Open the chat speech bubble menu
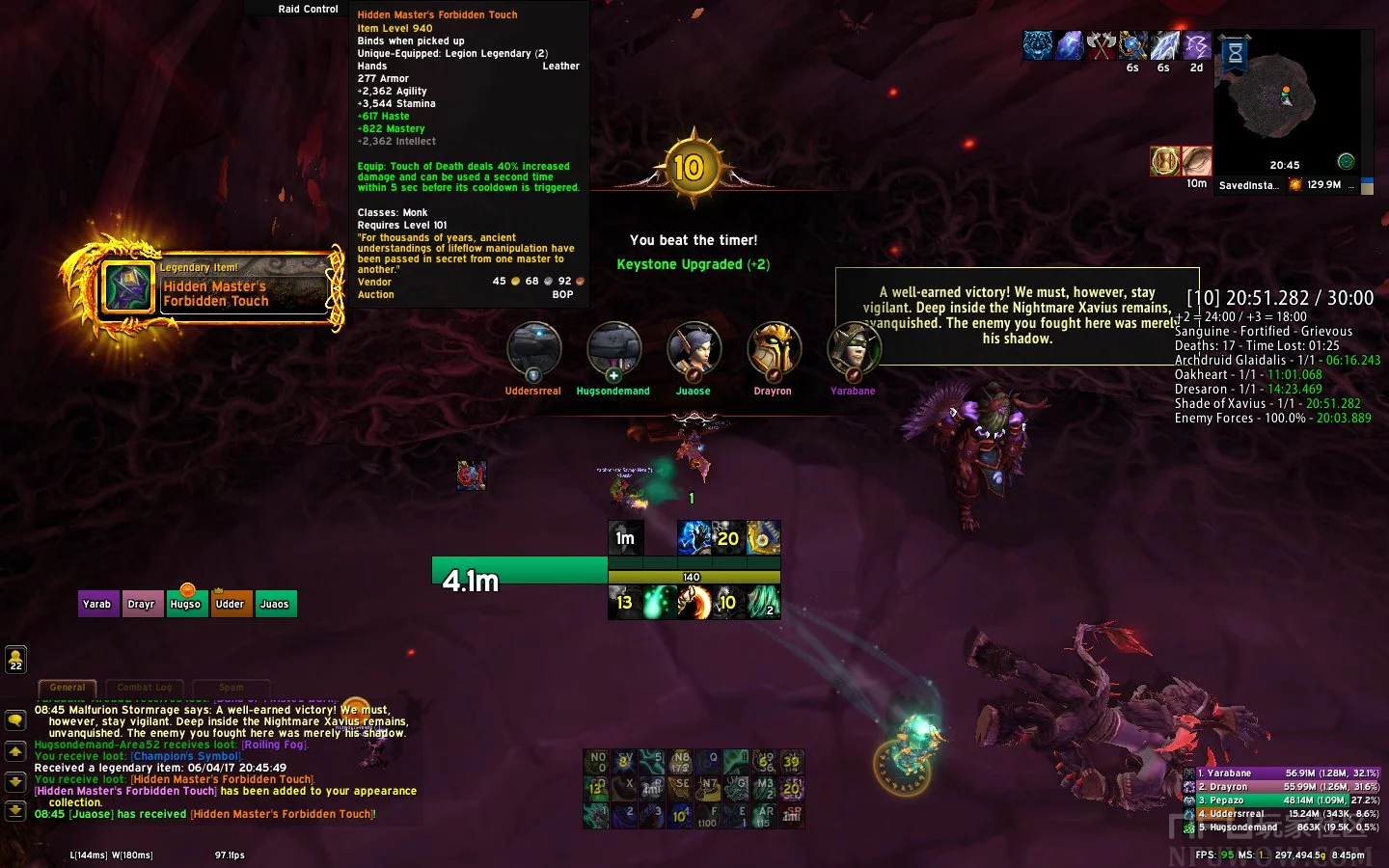The height and width of the screenshot is (868, 1389). 15,719
